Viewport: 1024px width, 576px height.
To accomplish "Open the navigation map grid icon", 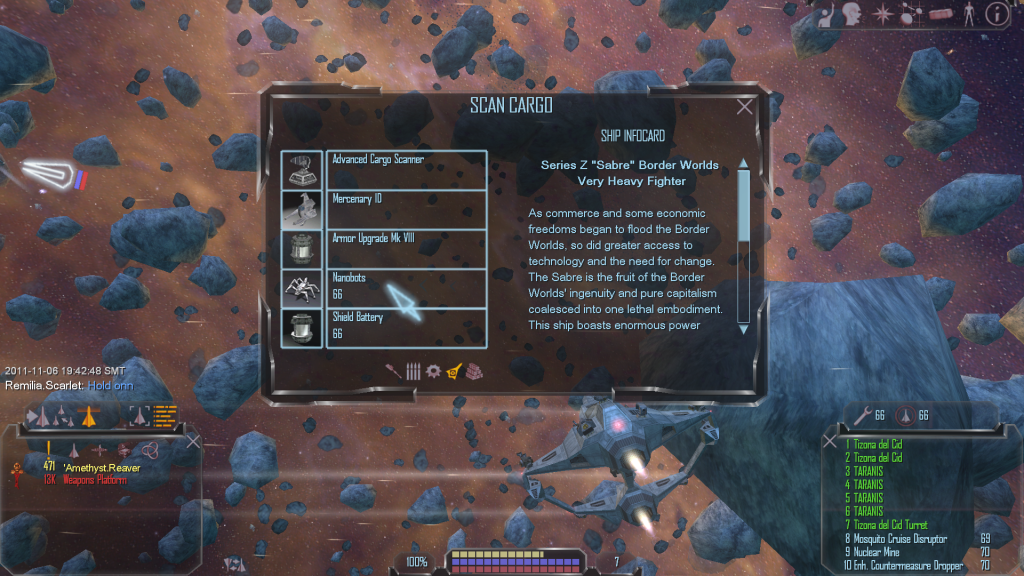I will (x=914, y=14).
